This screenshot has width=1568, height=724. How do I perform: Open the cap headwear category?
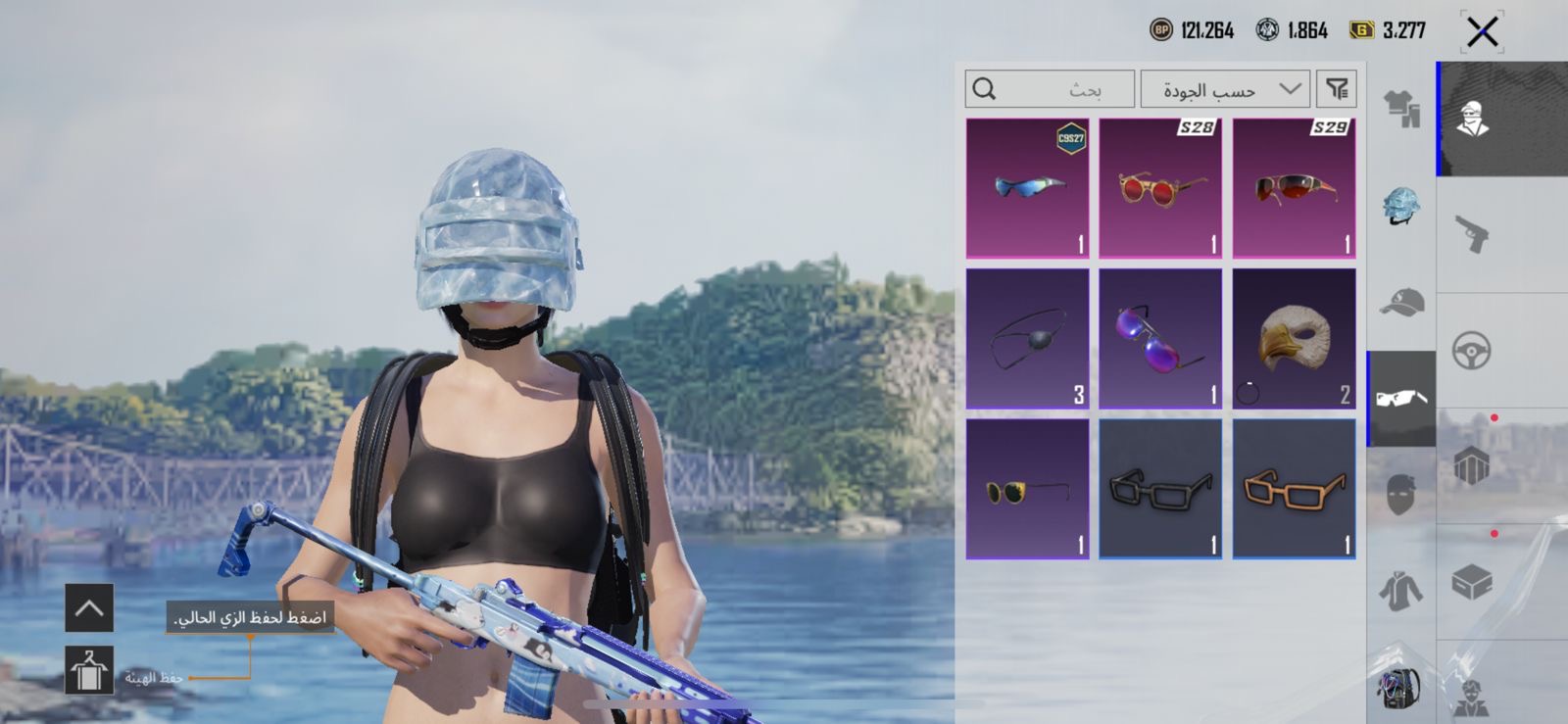coord(1401,302)
